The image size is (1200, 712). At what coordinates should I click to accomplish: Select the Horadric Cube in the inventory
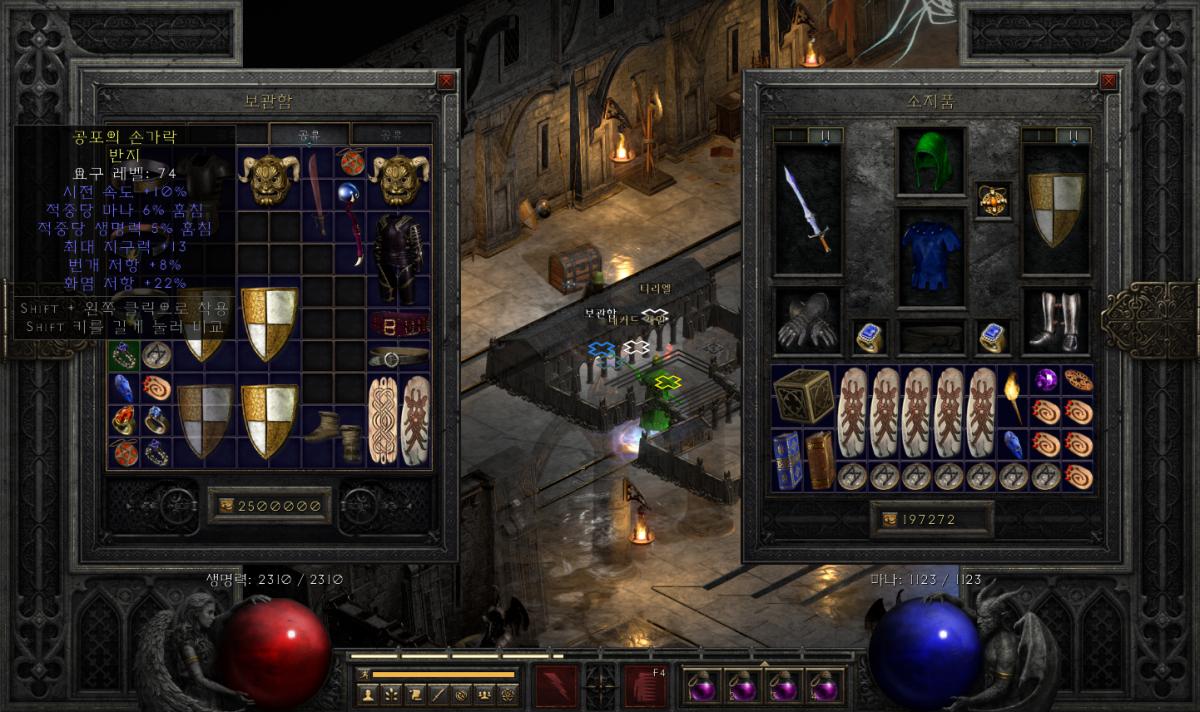tap(802, 396)
